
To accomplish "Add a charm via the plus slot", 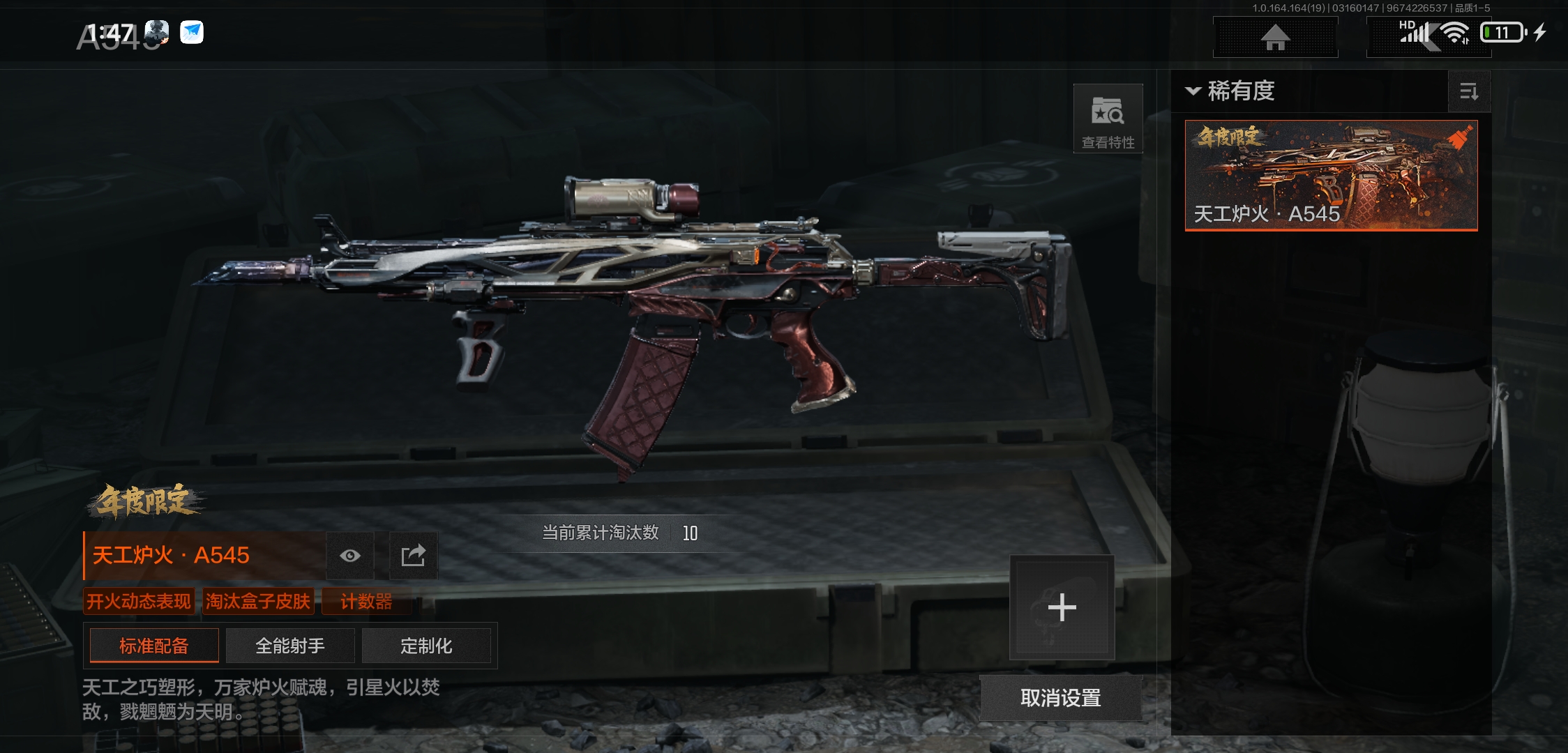I will [1062, 607].
